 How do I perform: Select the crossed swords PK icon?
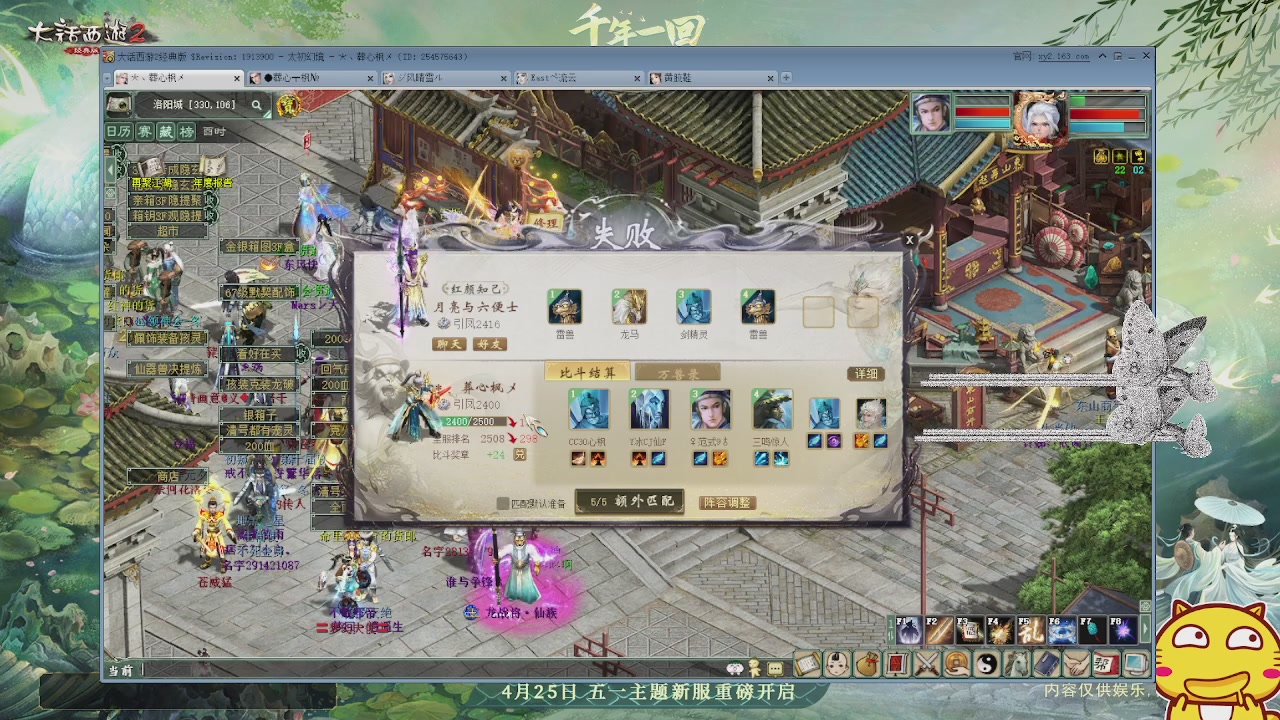click(926, 663)
